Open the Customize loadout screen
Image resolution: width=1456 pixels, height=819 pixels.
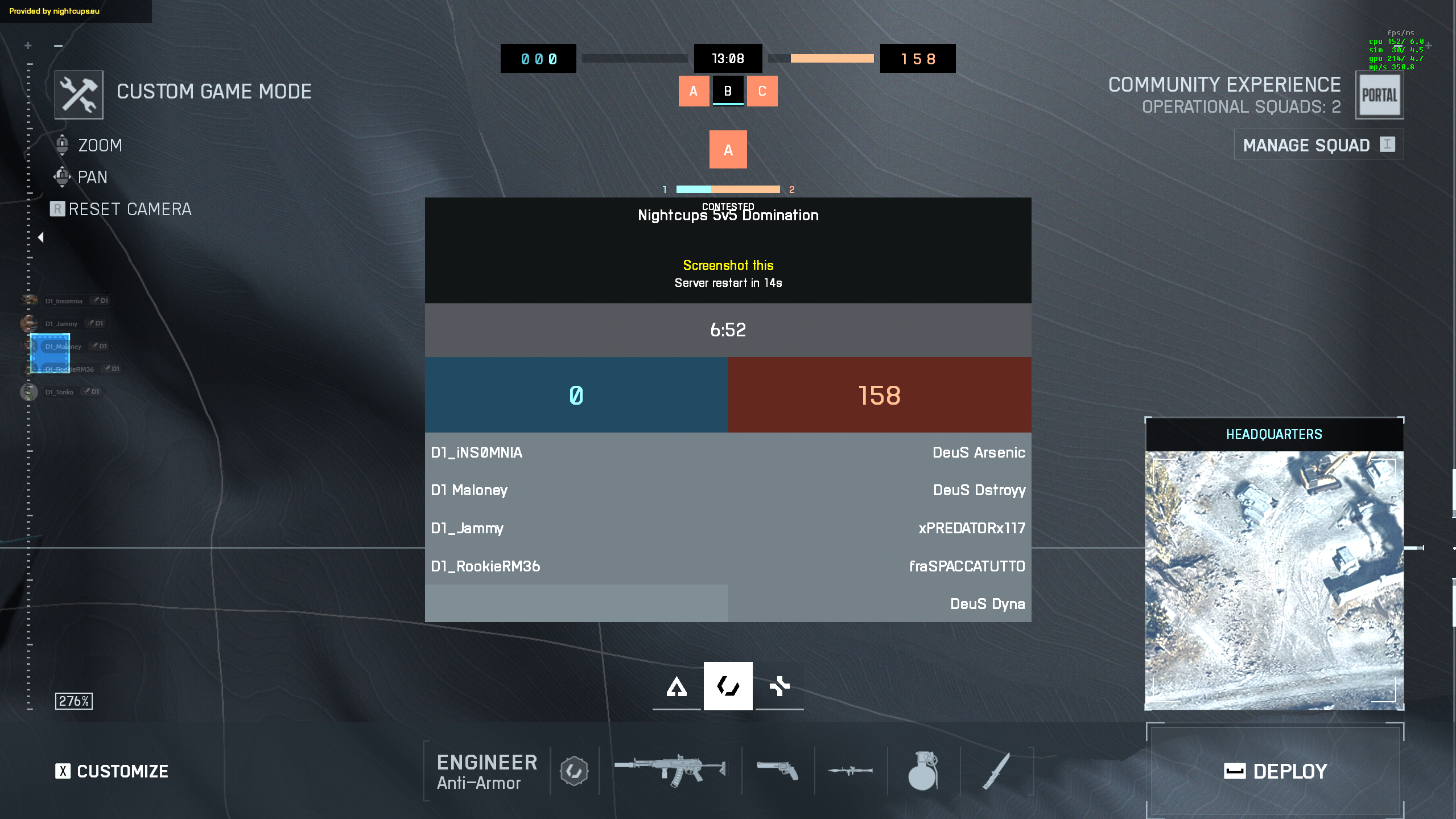click(x=112, y=771)
